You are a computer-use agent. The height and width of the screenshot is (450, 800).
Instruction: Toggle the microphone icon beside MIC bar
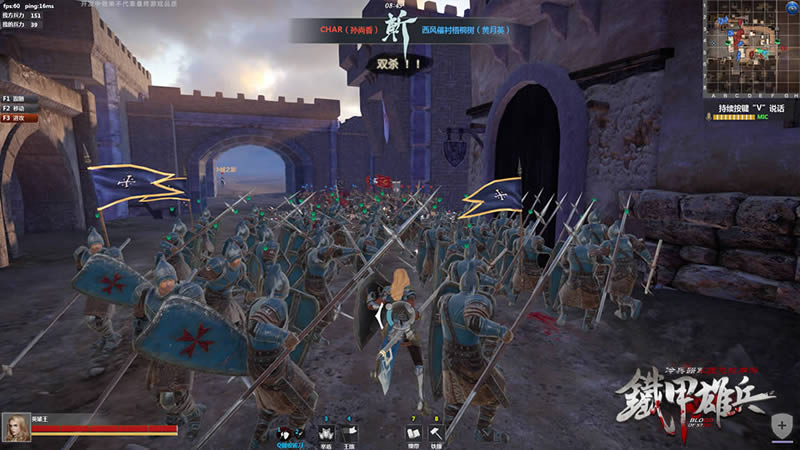[709, 118]
